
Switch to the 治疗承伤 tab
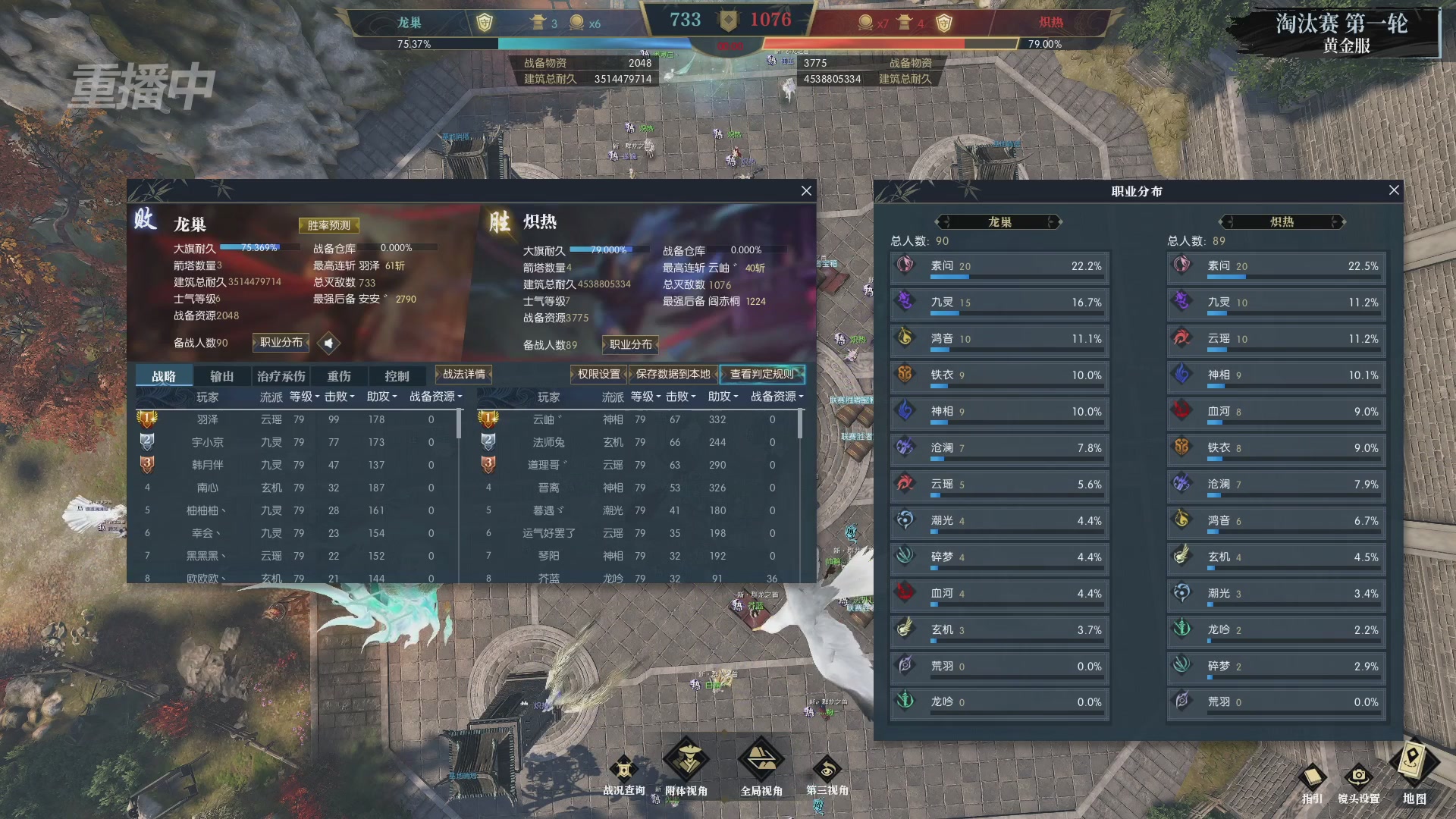(x=281, y=376)
